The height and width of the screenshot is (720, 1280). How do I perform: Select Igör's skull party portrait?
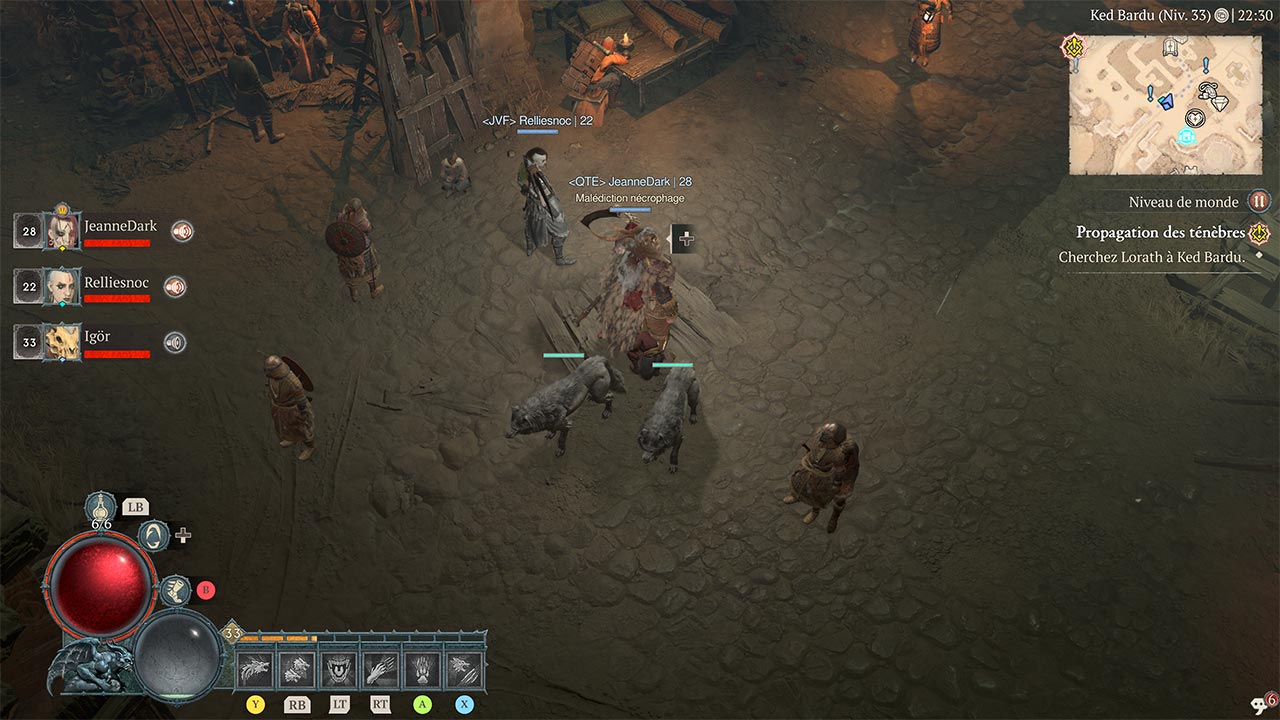[x=64, y=342]
